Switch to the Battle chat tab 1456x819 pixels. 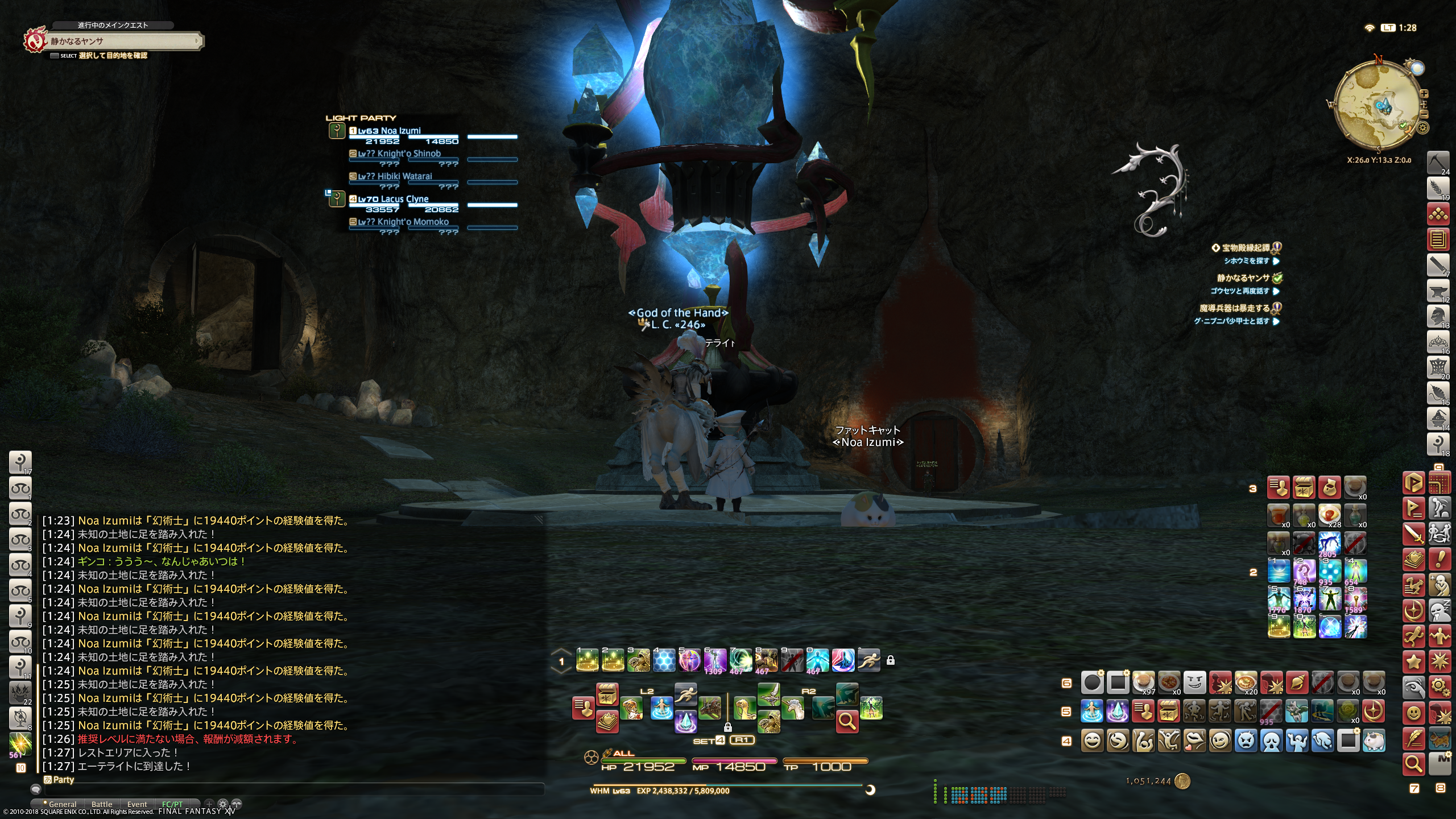(102, 804)
